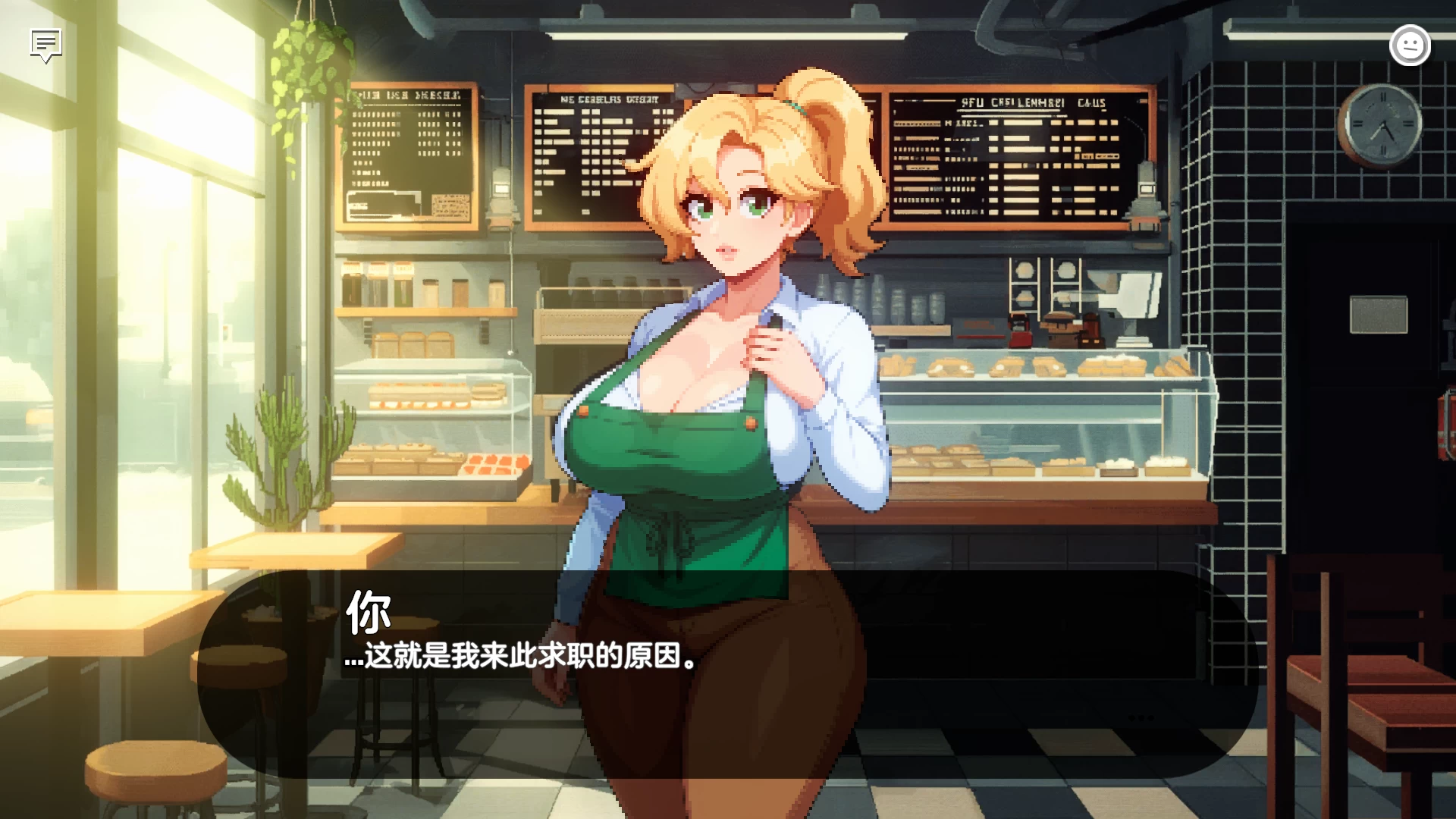Click the stacked glasses behind the counter
Viewport: 1456px width, 819px height.
tap(880, 303)
